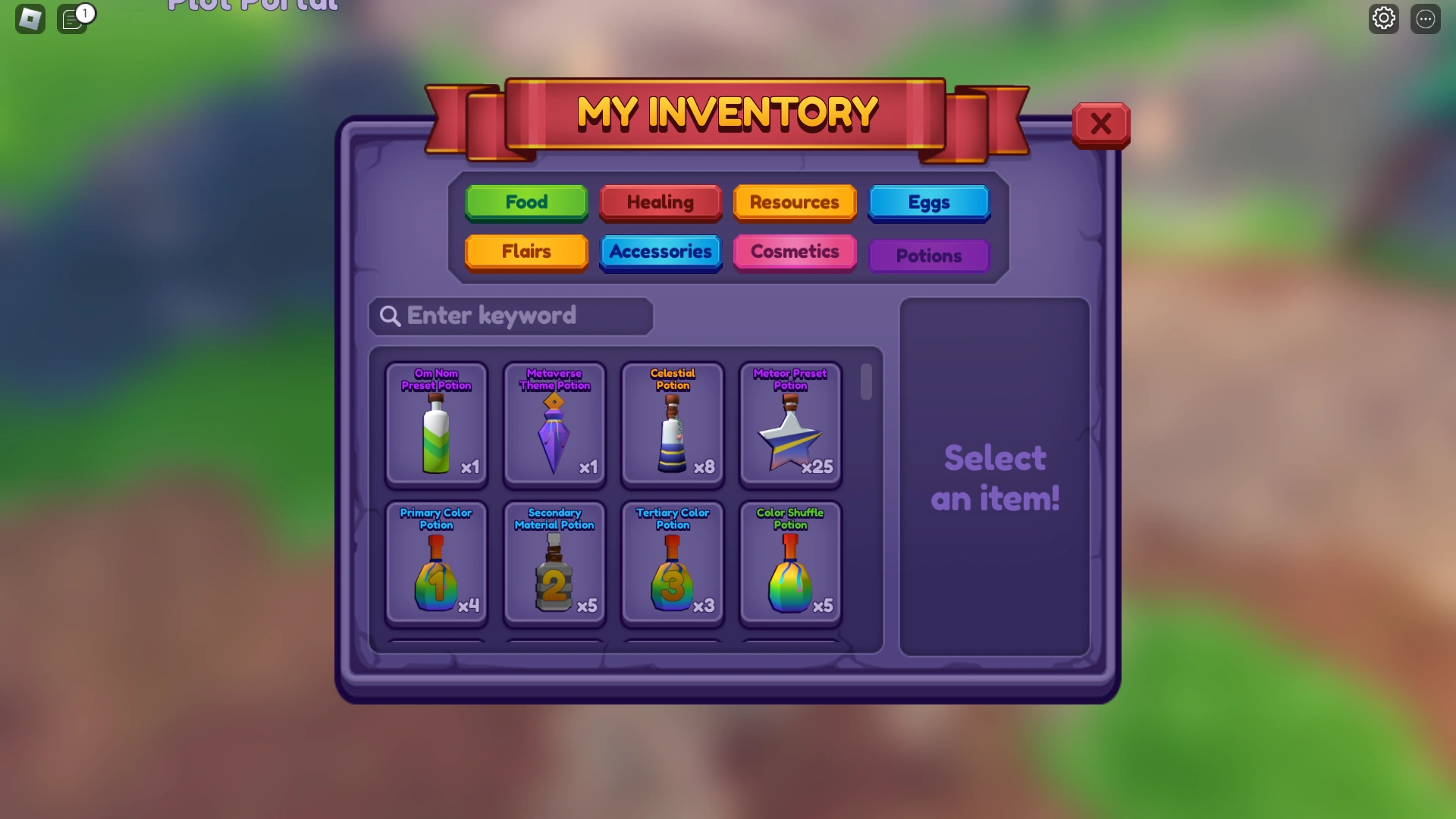Pick the Tertiary Color Potion
The image size is (1456, 819).
click(x=673, y=564)
